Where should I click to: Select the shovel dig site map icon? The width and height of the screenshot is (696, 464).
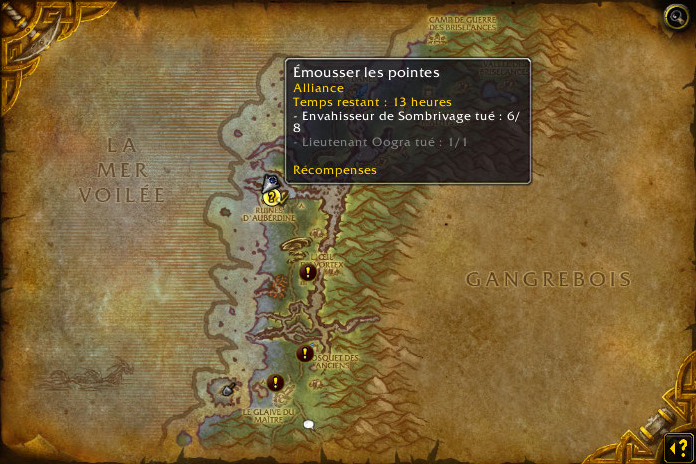click(x=228, y=389)
